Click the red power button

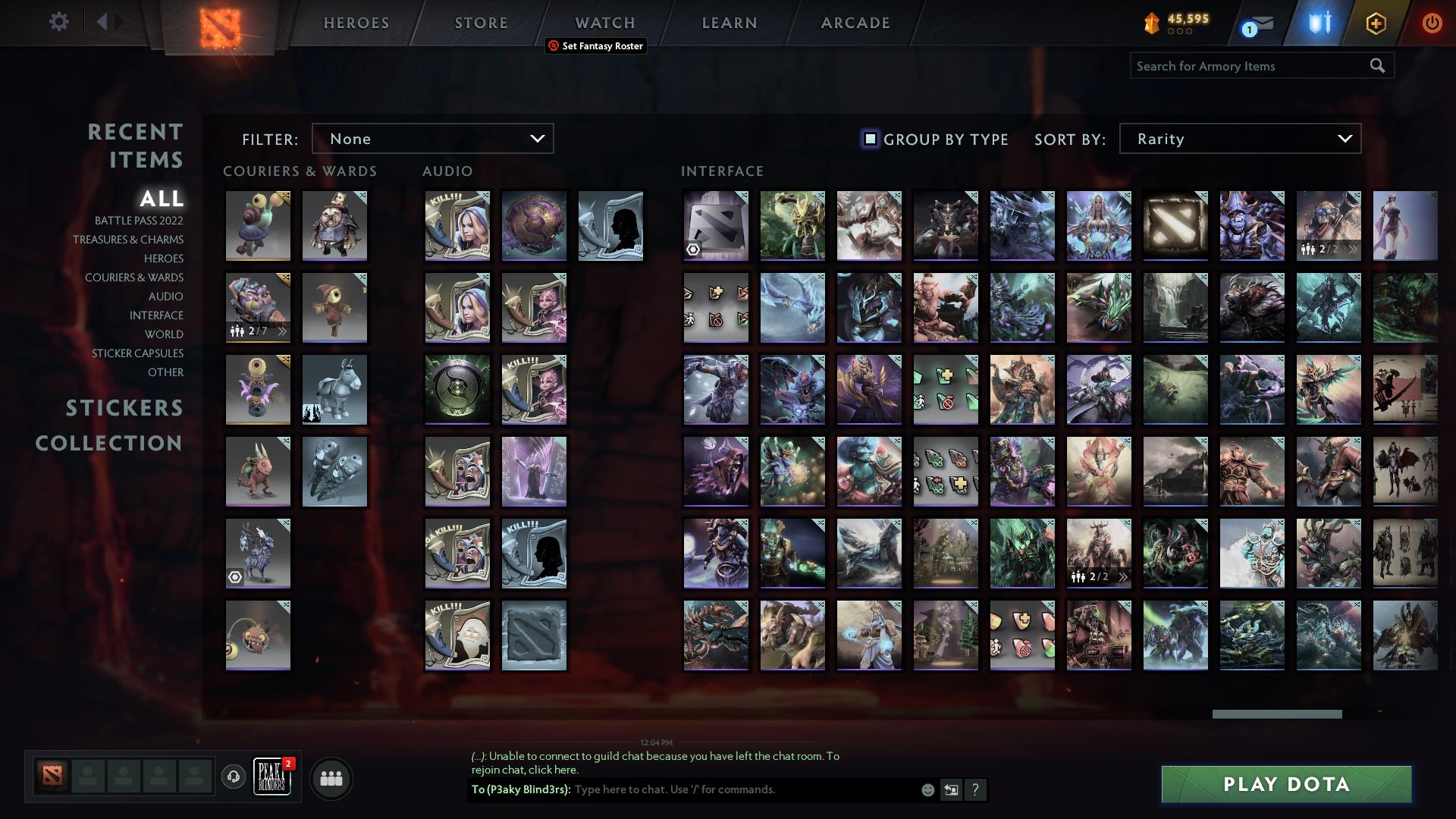pyautogui.click(x=1432, y=23)
